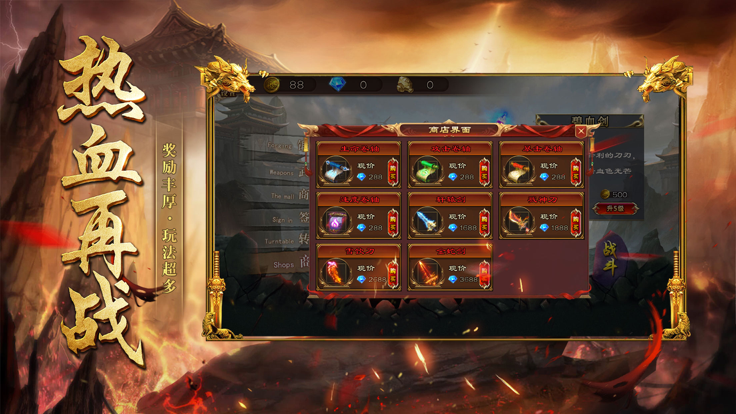
Task: Select the blue Xuanyuan Sword icon
Action: click(427, 222)
